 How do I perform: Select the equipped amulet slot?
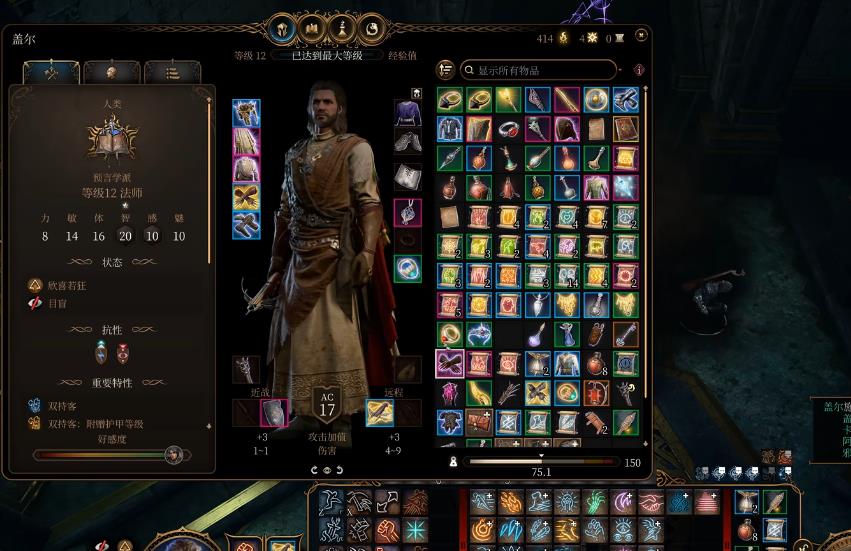[407, 212]
